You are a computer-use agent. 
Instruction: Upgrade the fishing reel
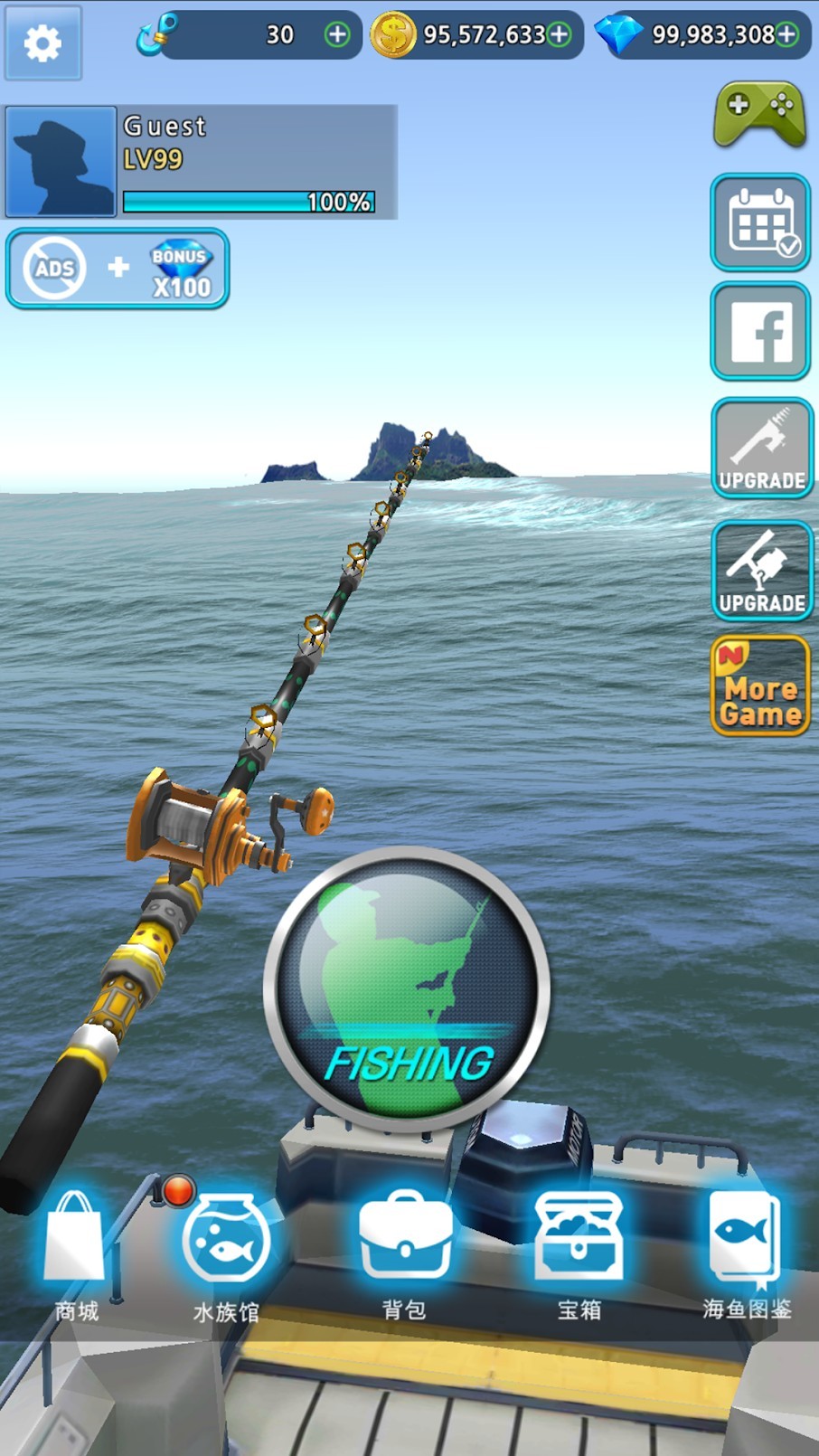[x=761, y=571]
